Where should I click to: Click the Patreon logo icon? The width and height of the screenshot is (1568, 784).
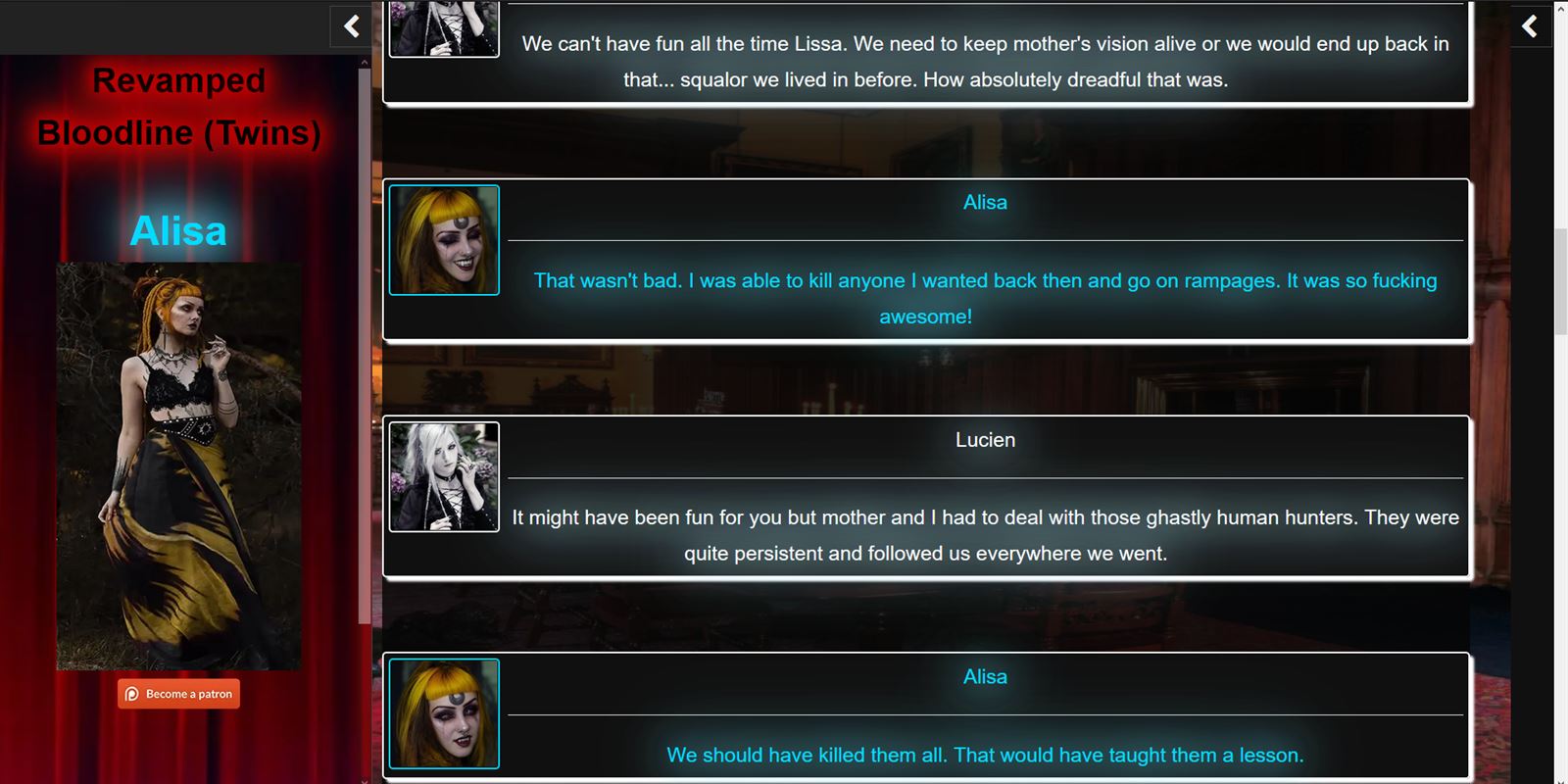133,694
